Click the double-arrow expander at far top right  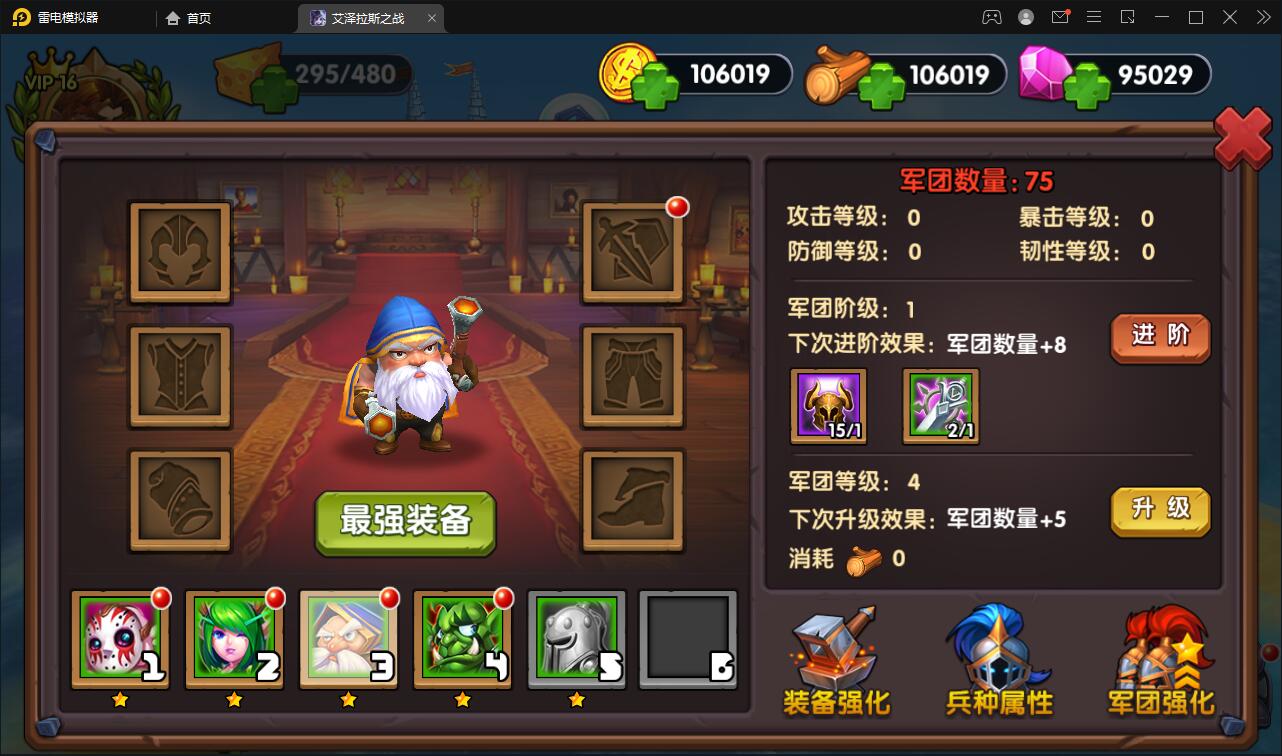pyautogui.click(x=1262, y=17)
